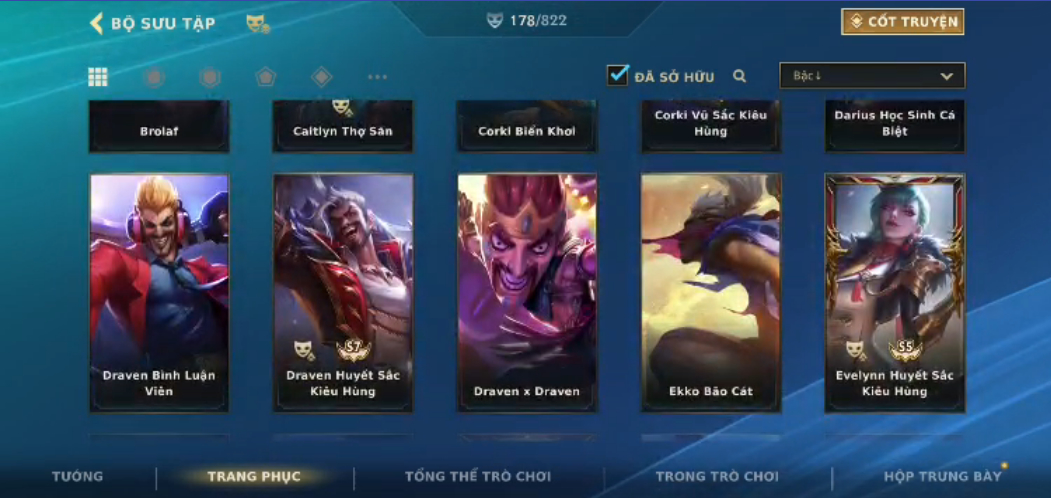Choose the Draven Huyết Sắc Kiêu Hùng skin
Viewport: 1051px width, 498px height.
343,292
